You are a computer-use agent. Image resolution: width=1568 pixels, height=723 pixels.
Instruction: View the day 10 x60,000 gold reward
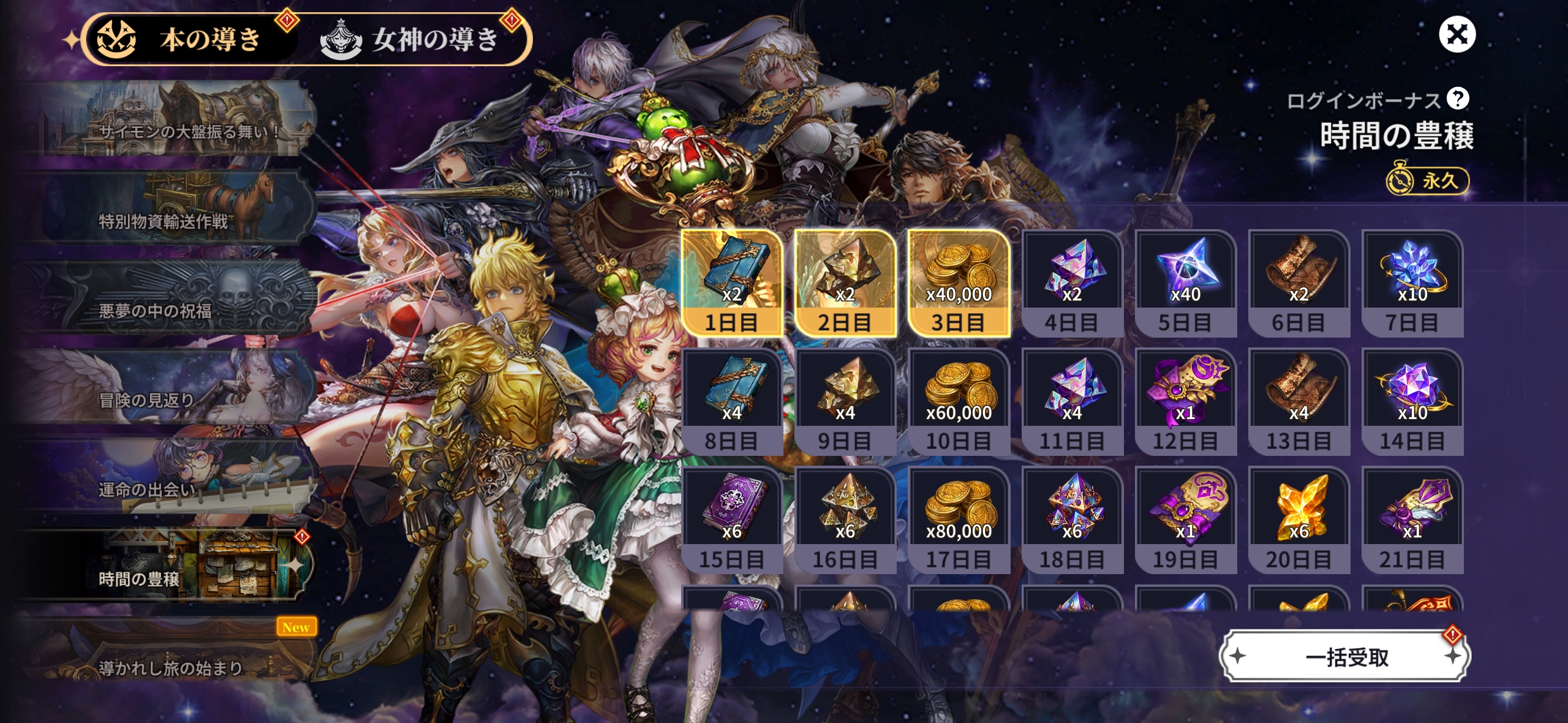click(959, 401)
